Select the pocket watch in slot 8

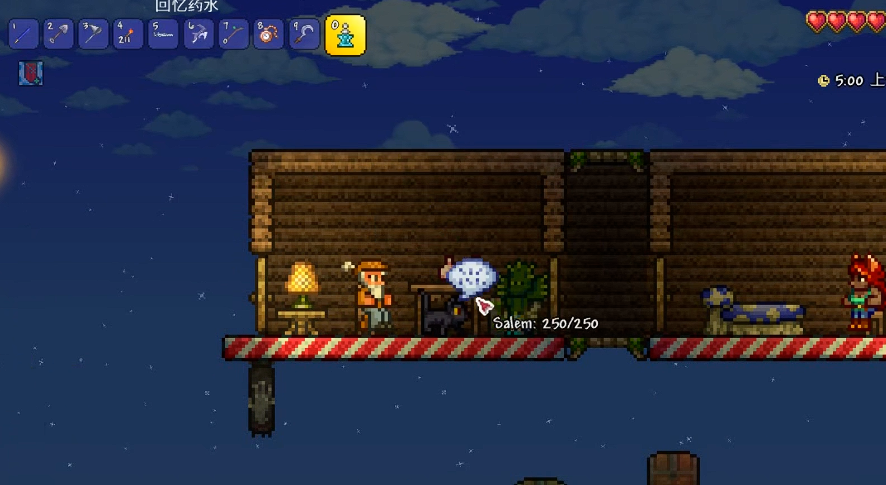(x=269, y=34)
